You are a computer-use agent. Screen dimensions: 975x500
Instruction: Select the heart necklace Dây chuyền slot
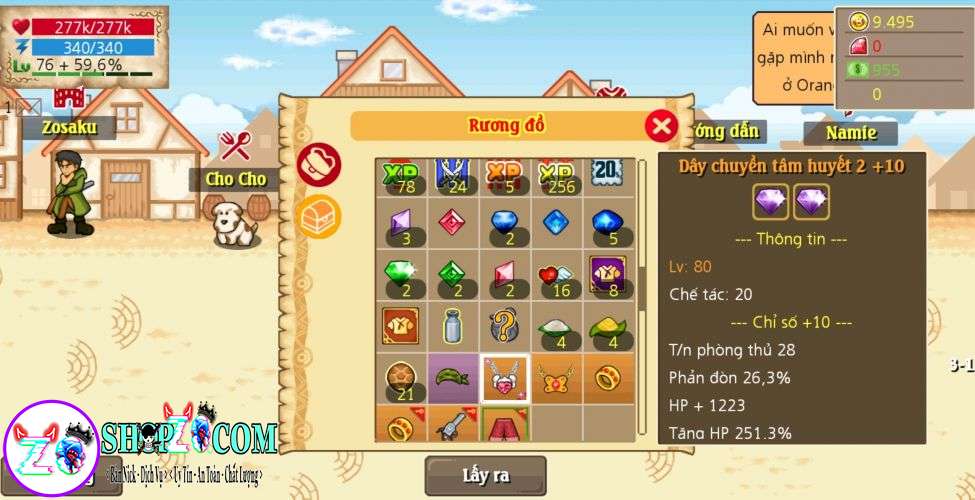click(x=505, y=378)
